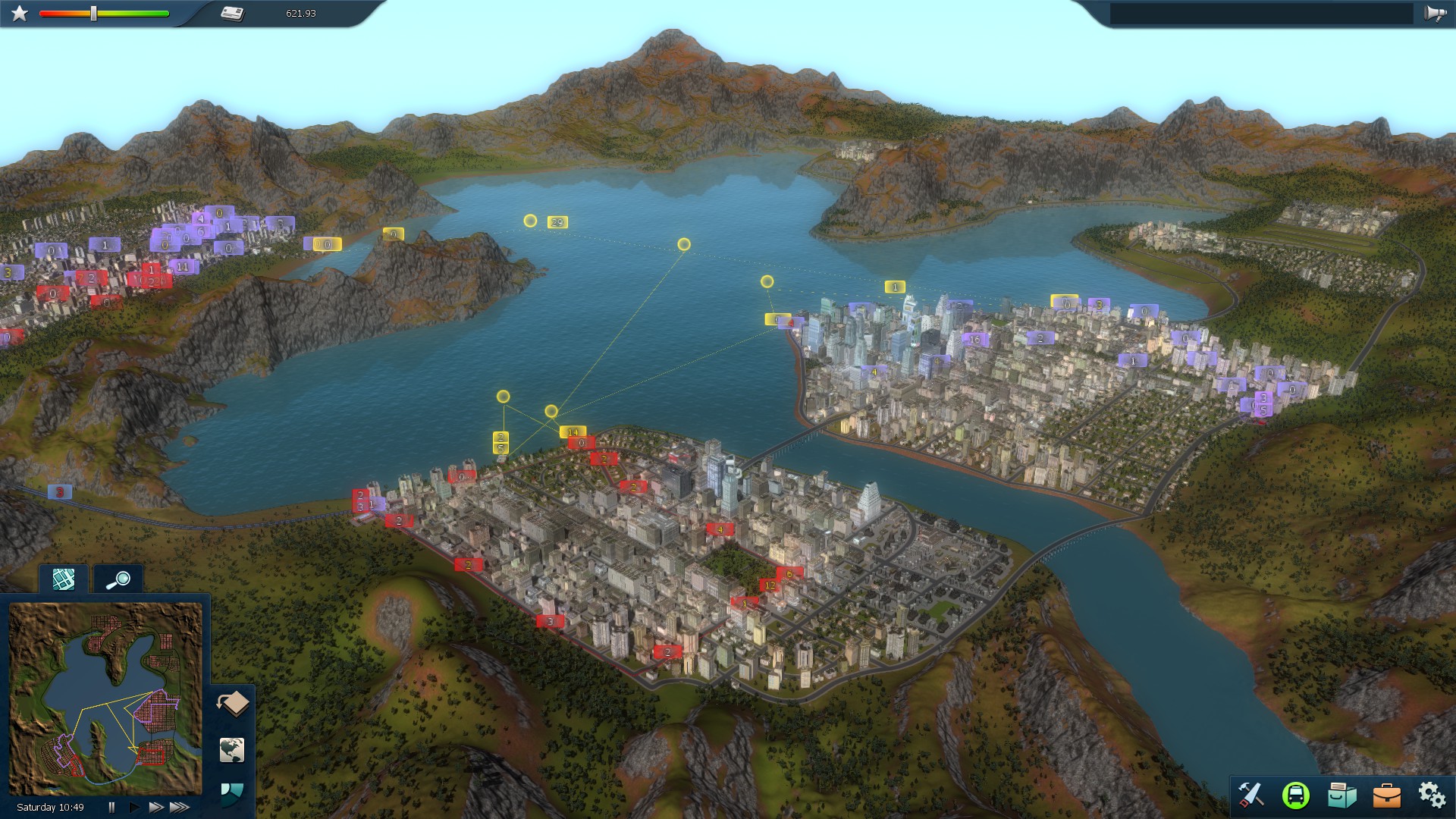Open the game settings gears

click(1432, 795)
